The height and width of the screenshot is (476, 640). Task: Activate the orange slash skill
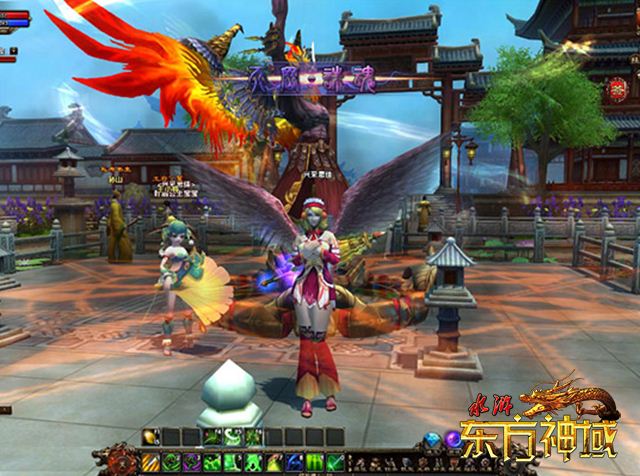(151, 461)
